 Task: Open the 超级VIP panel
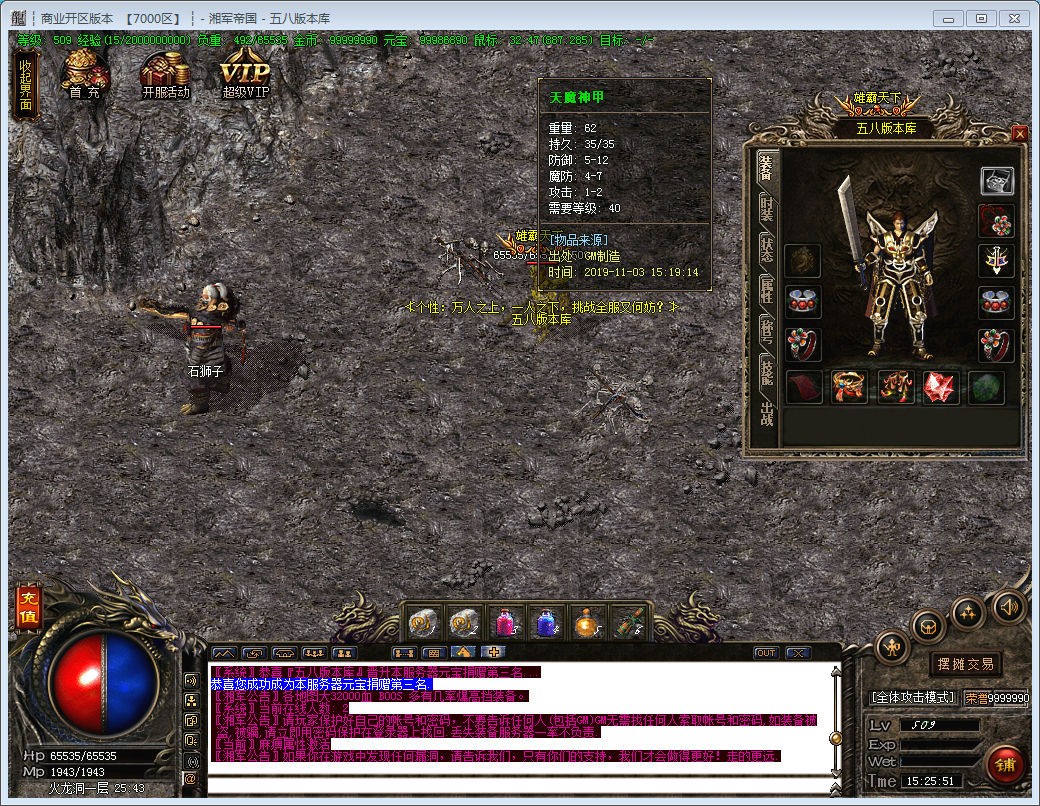point(245,75)
